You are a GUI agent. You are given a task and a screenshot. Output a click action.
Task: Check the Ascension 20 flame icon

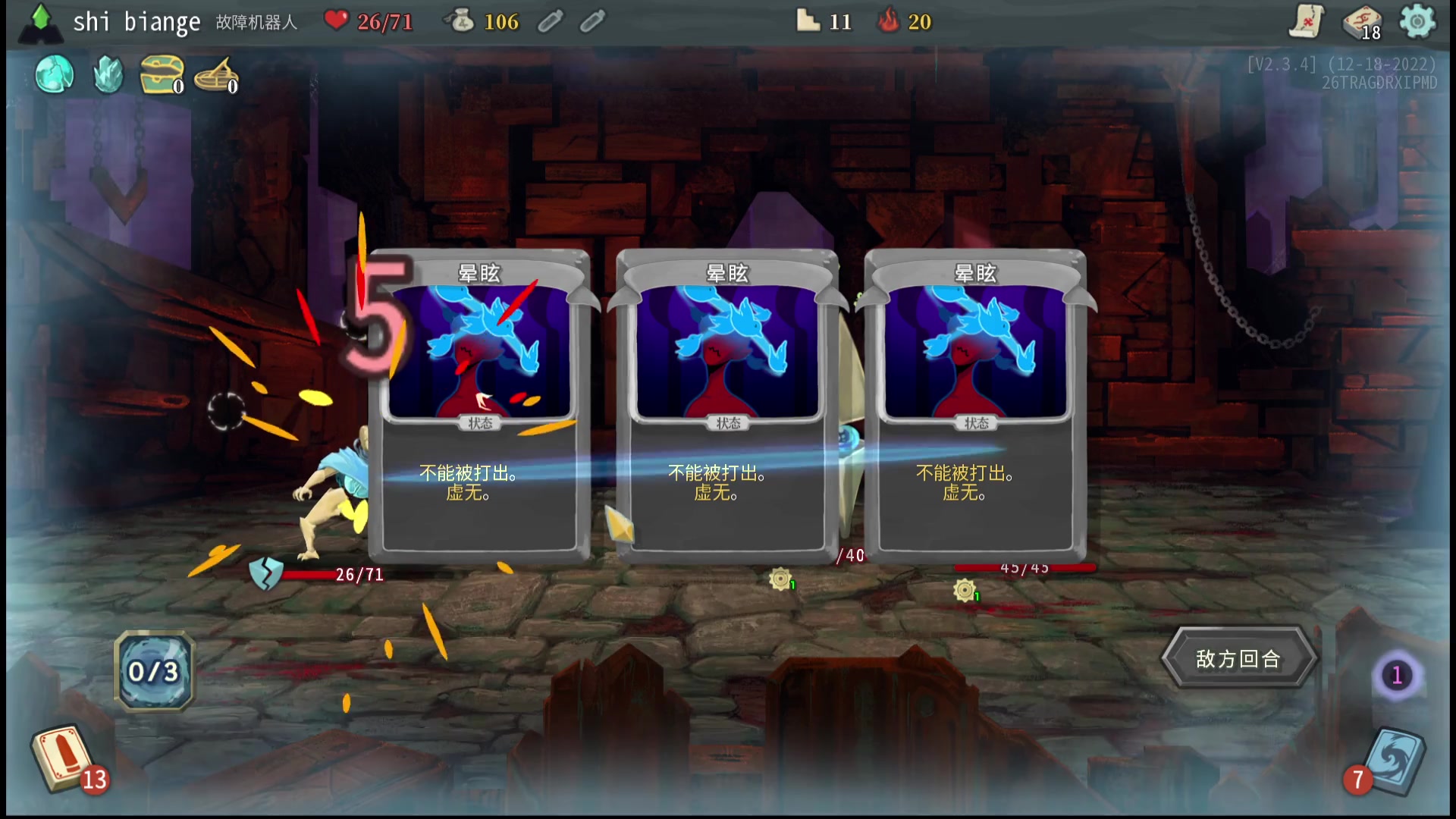(888, 20)
